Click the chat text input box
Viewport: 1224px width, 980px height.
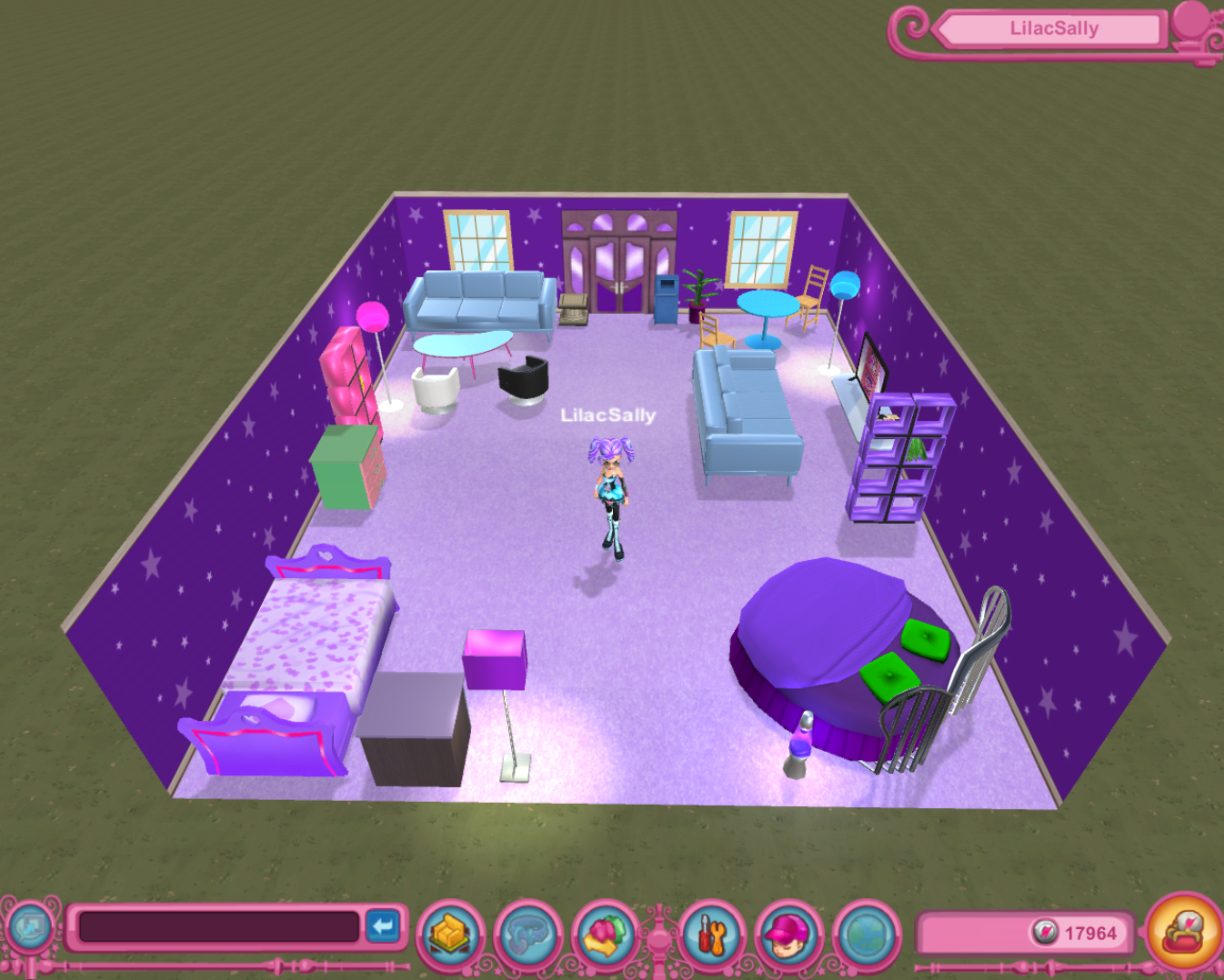(x=218, y=927)
